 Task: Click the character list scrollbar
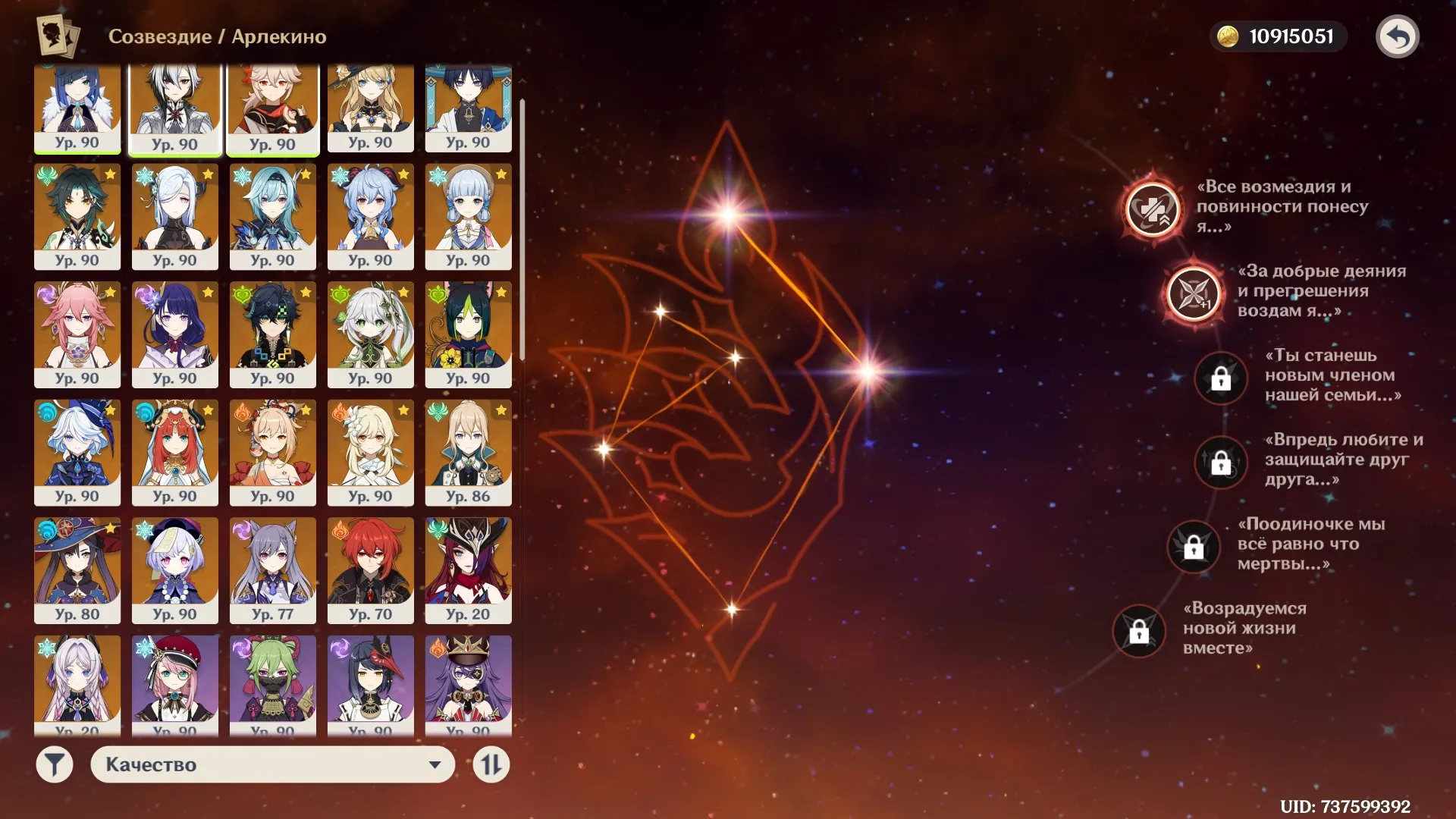[x=525, y=227]
